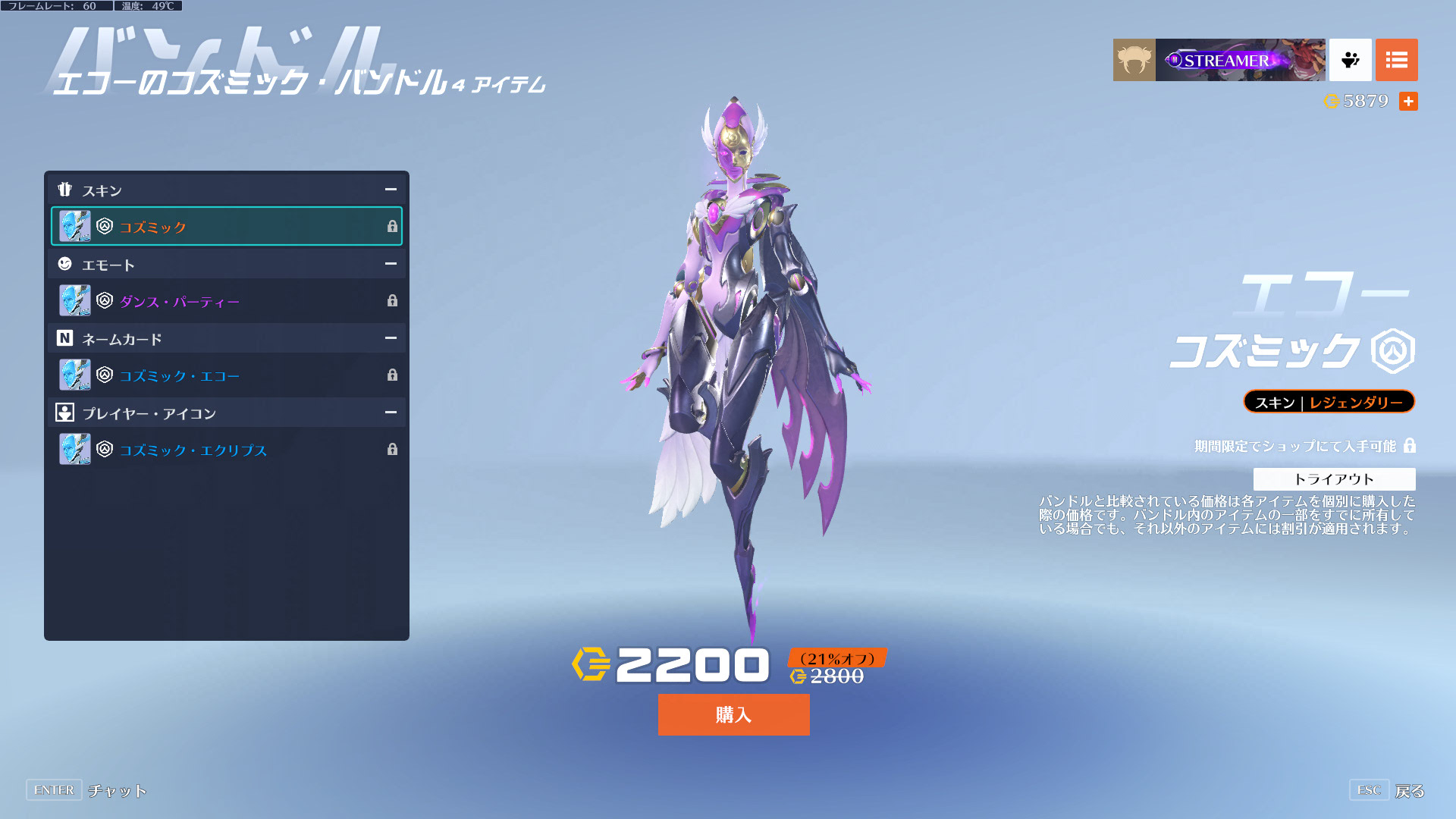Viewport: 1456px width, 819px height.
Task: Buy the bundle with the 購入 button
Action: pyautogui.click(x=733, y=714)
